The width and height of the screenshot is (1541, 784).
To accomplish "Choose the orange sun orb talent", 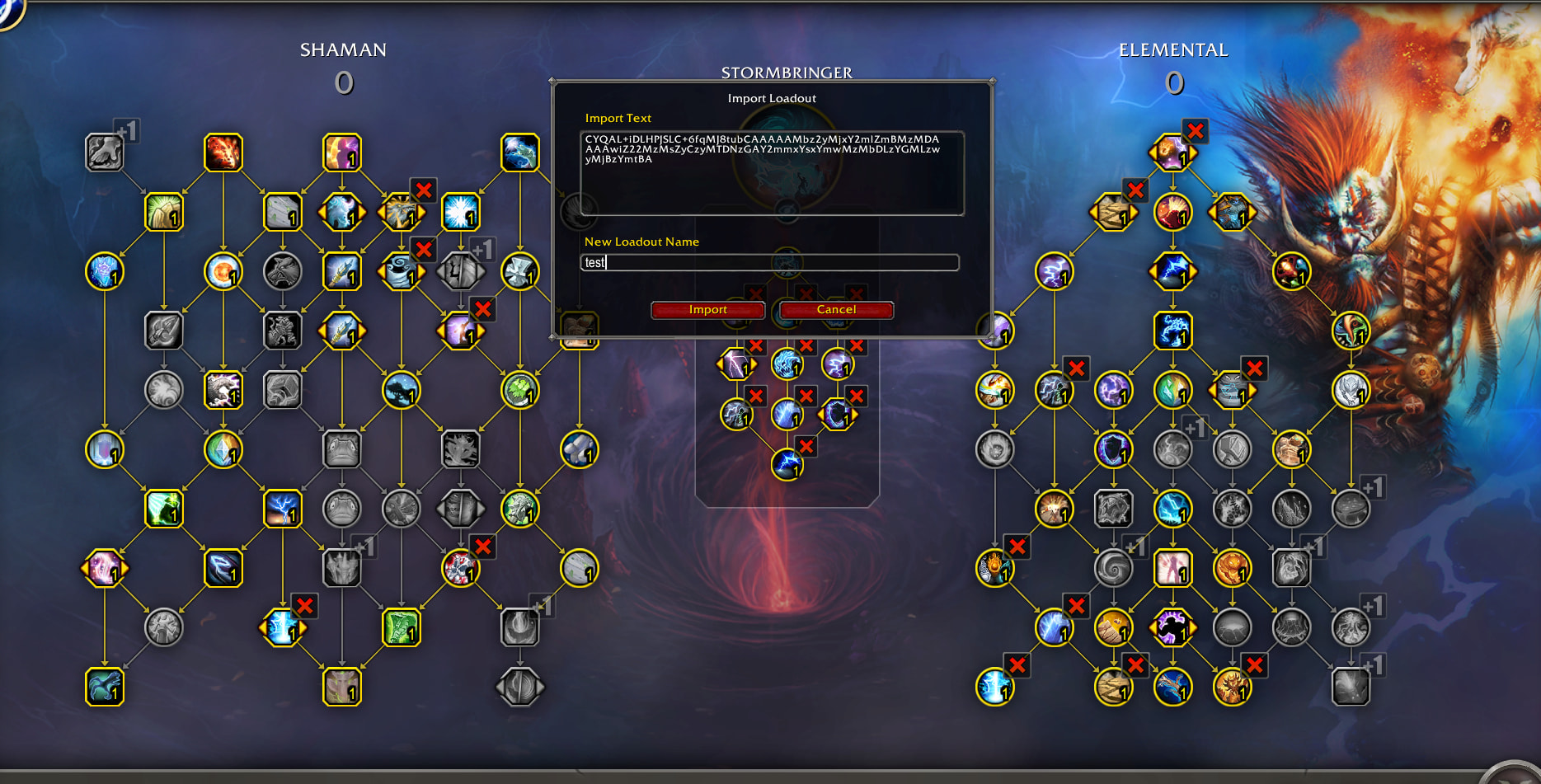I will pos(223,271).
